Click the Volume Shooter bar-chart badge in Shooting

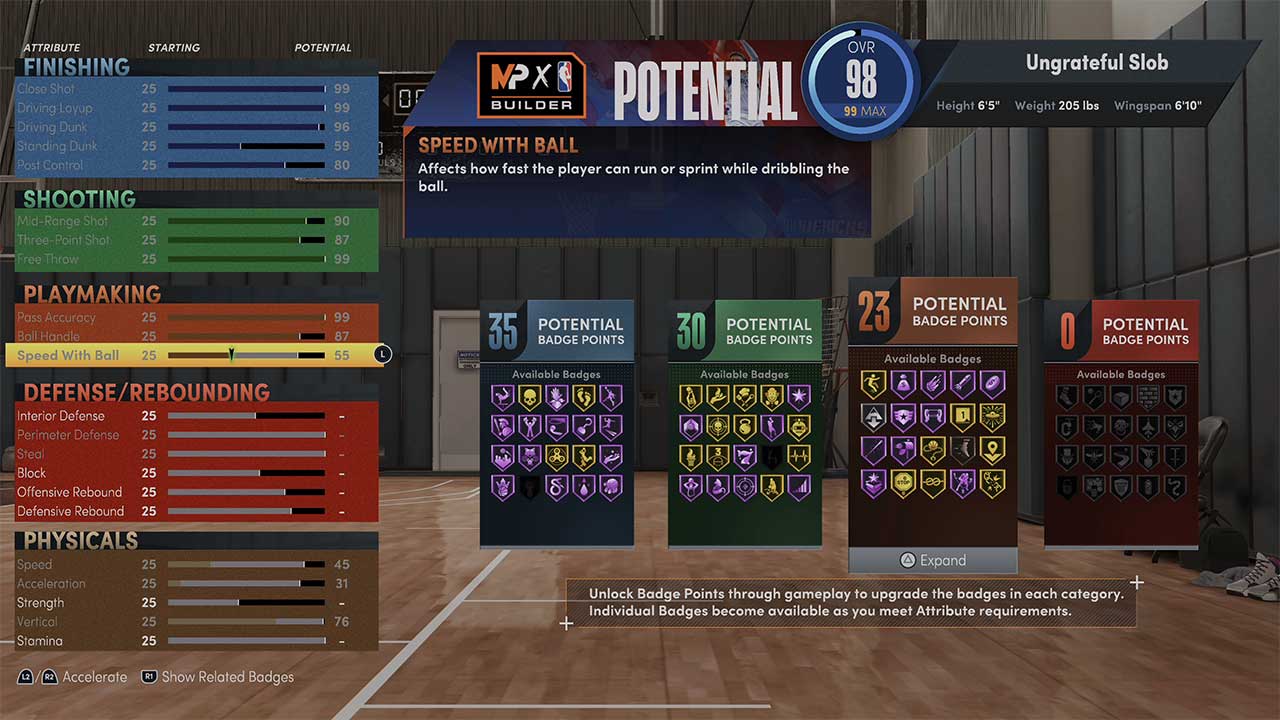tap(799, 486)
